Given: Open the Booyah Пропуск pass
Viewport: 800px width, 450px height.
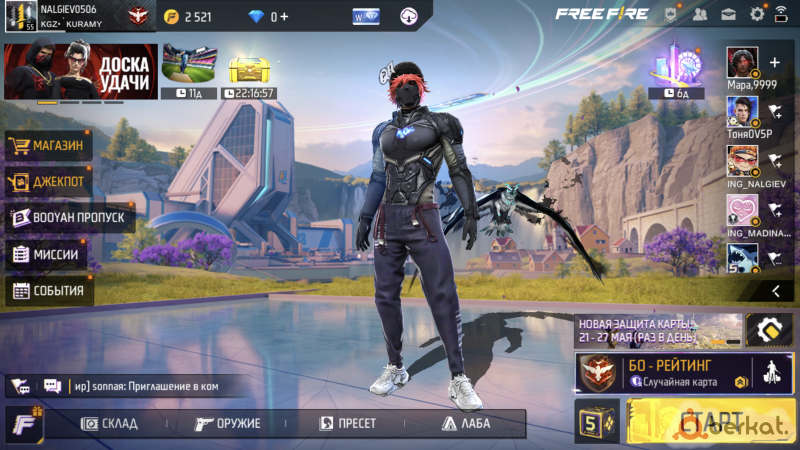Looking at the screenshot, I should click(70, 218).
